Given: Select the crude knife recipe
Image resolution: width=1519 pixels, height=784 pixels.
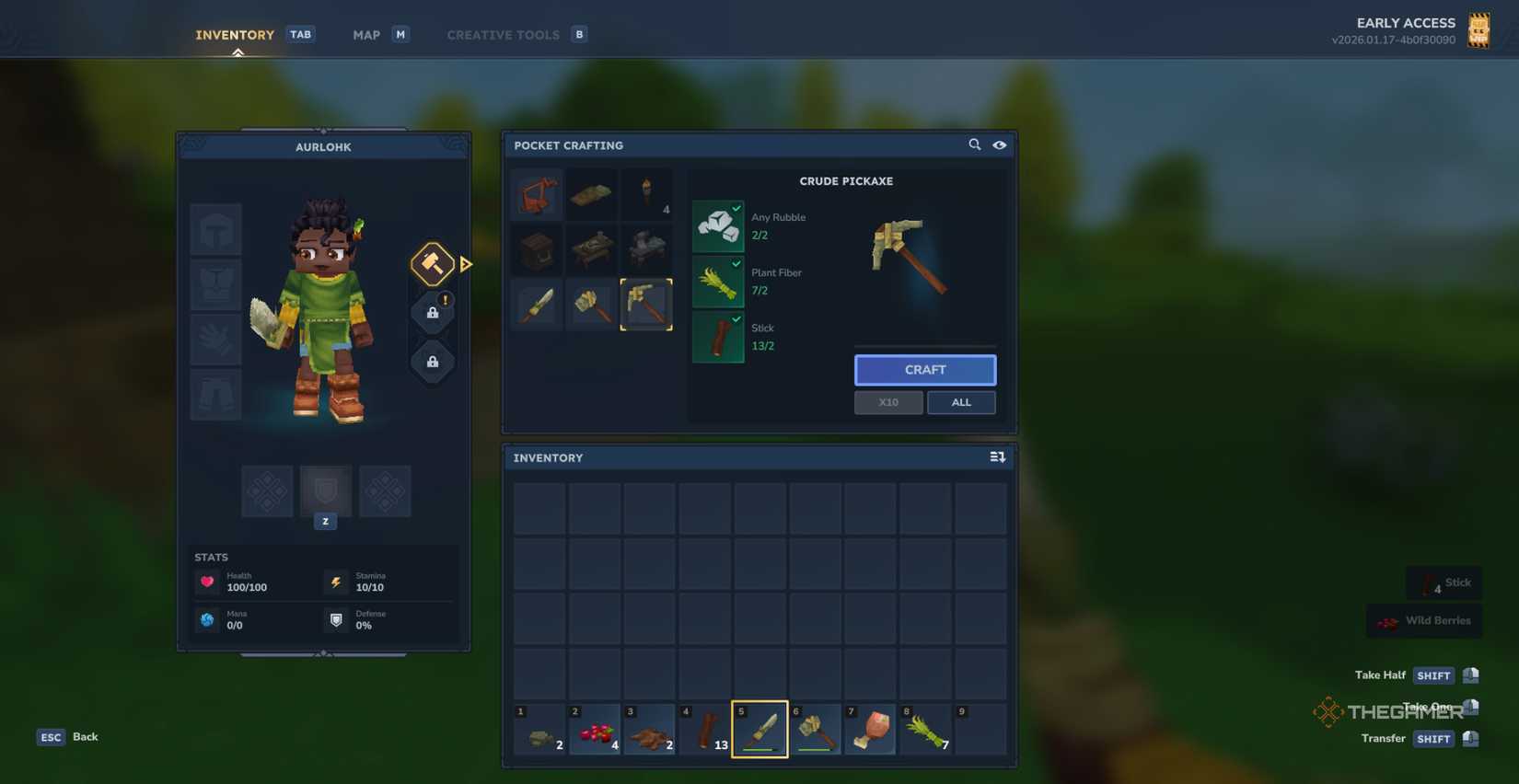Looking at the screenshot, I should pos(538,304).
